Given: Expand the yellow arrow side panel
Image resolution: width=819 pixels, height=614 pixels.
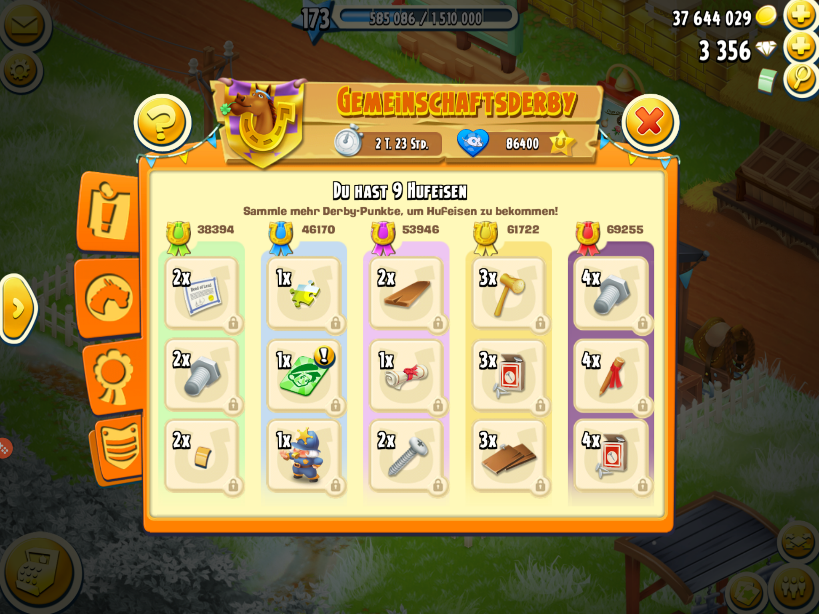Looking at the screenshot, I should (17, 308).
